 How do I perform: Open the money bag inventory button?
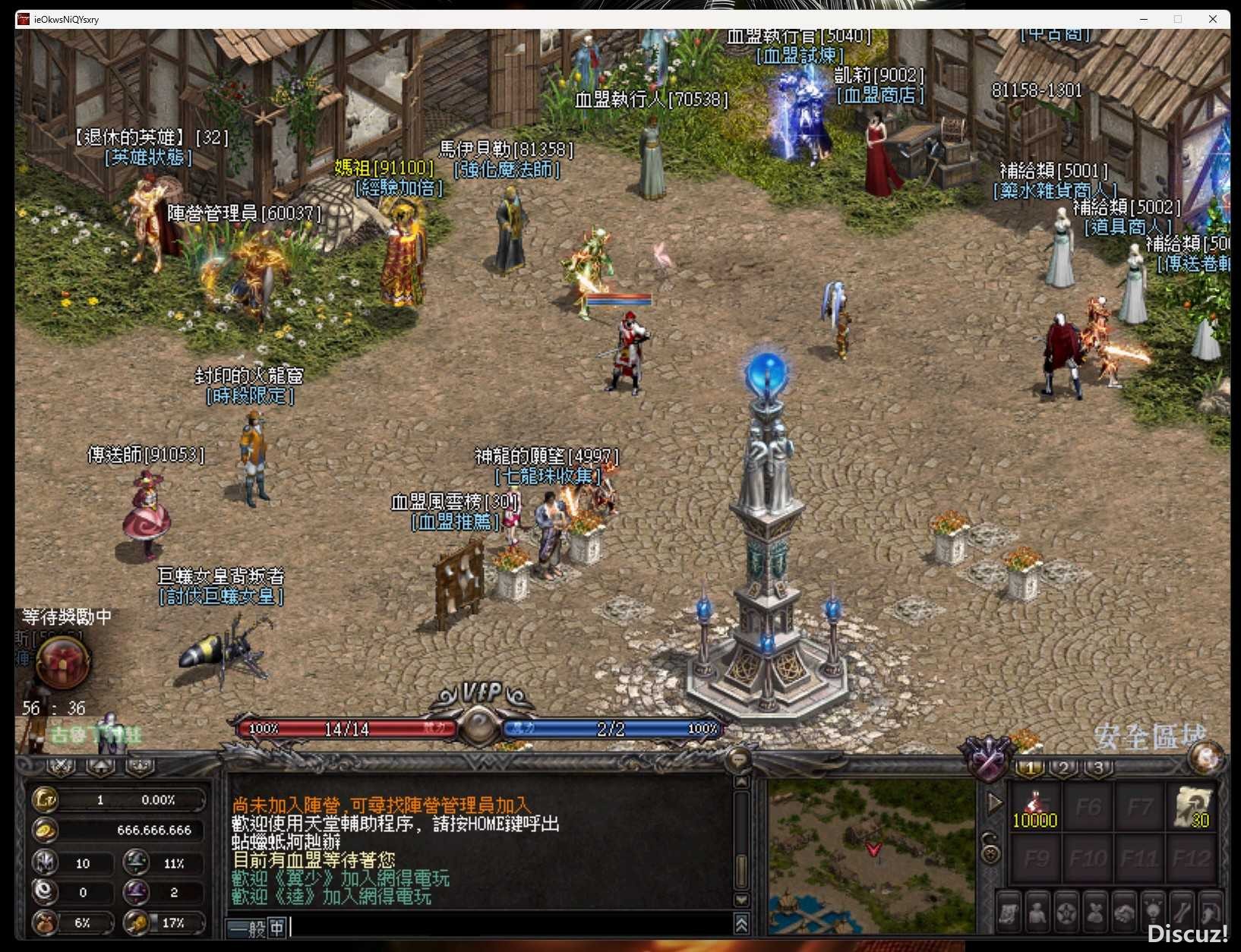click(x=1095, y=912)
